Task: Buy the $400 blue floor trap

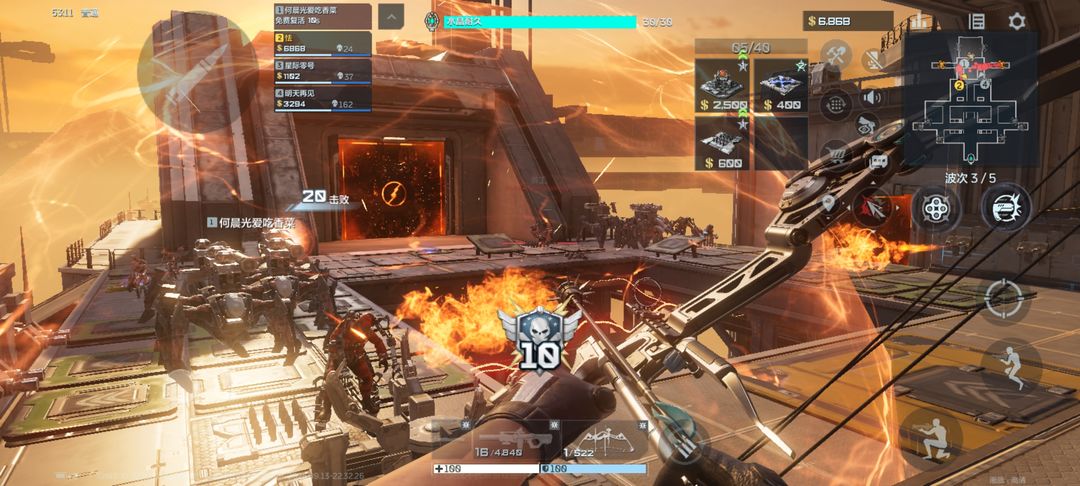Action: point(780,84)
